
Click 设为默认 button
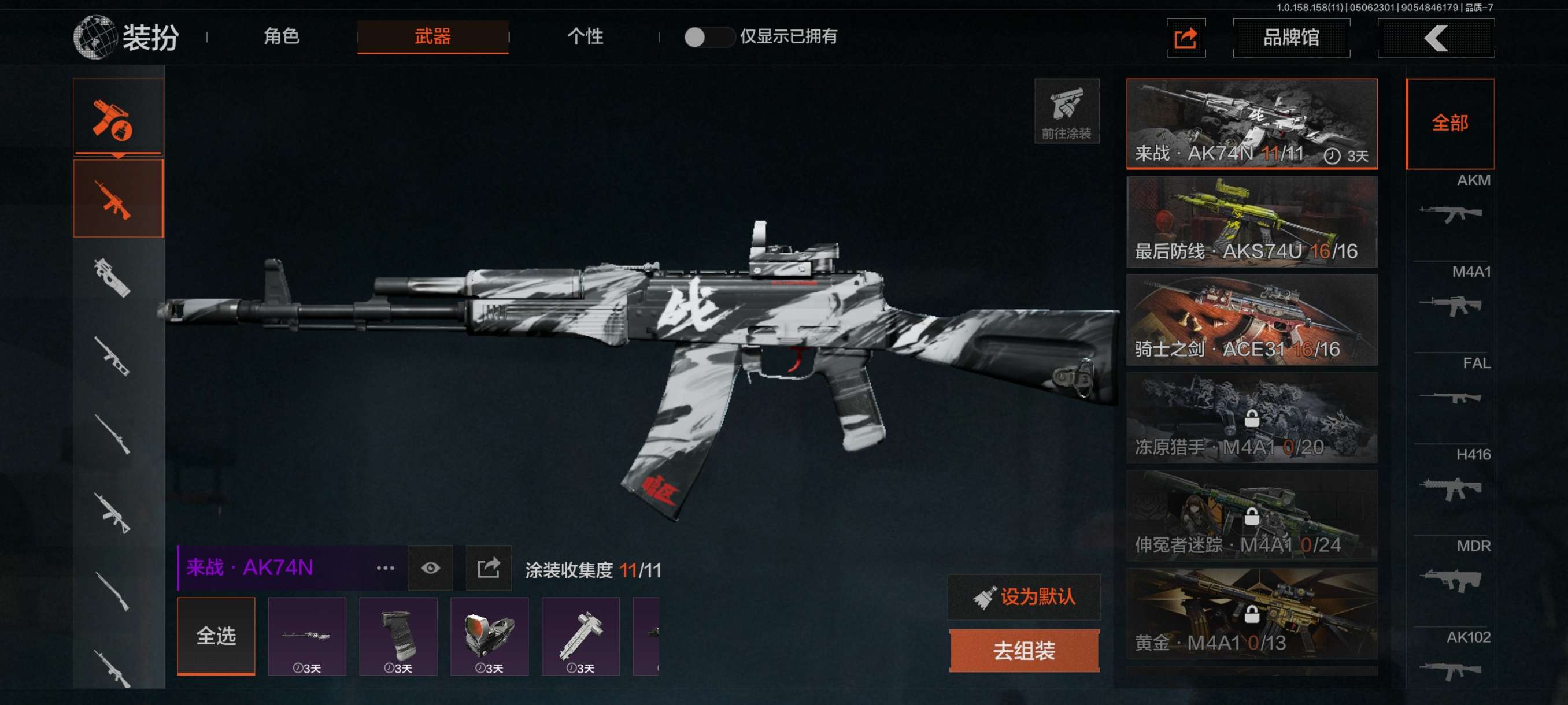click(x=1024, y=598)
